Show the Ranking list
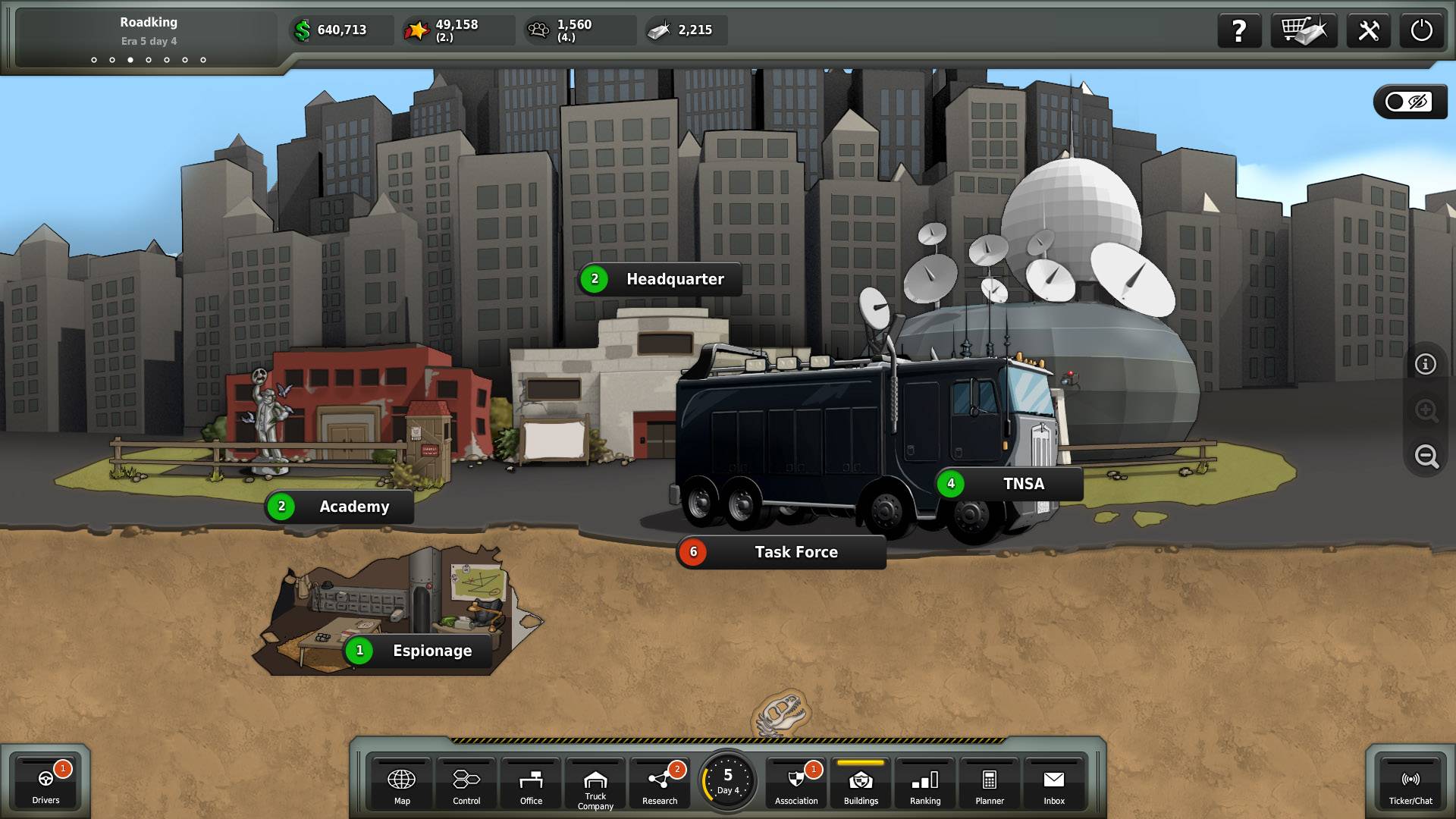1456x819 pixels. point(925,784)
